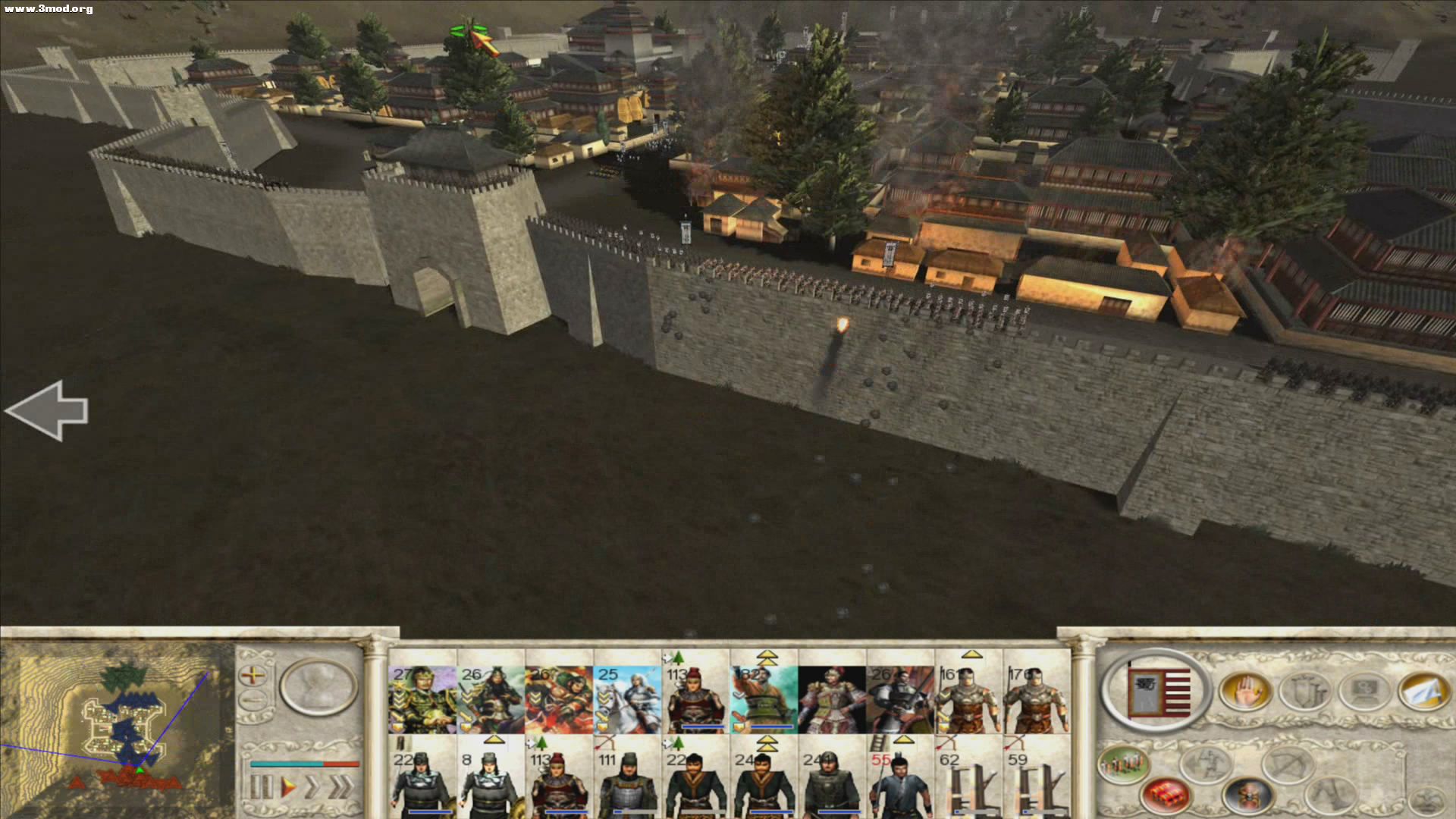
Task: Click the guard mode shield icon
Action: point(1302,692)
